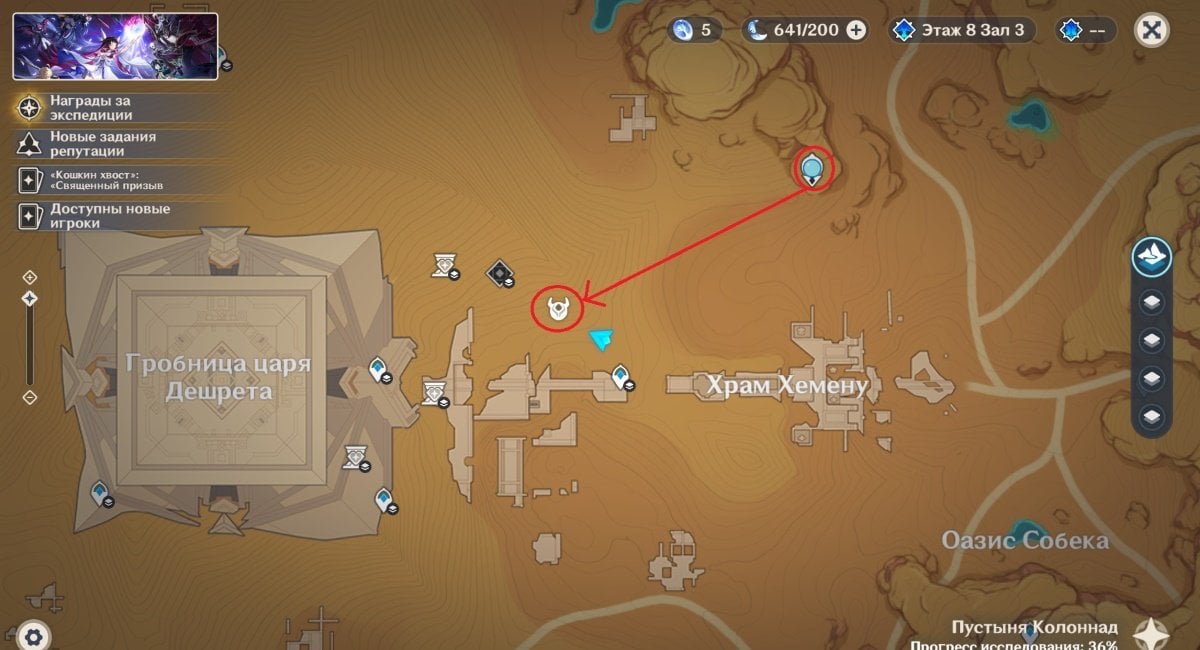Open the Этаж 8 Зал 3 abyss tracker

[962, 30]
